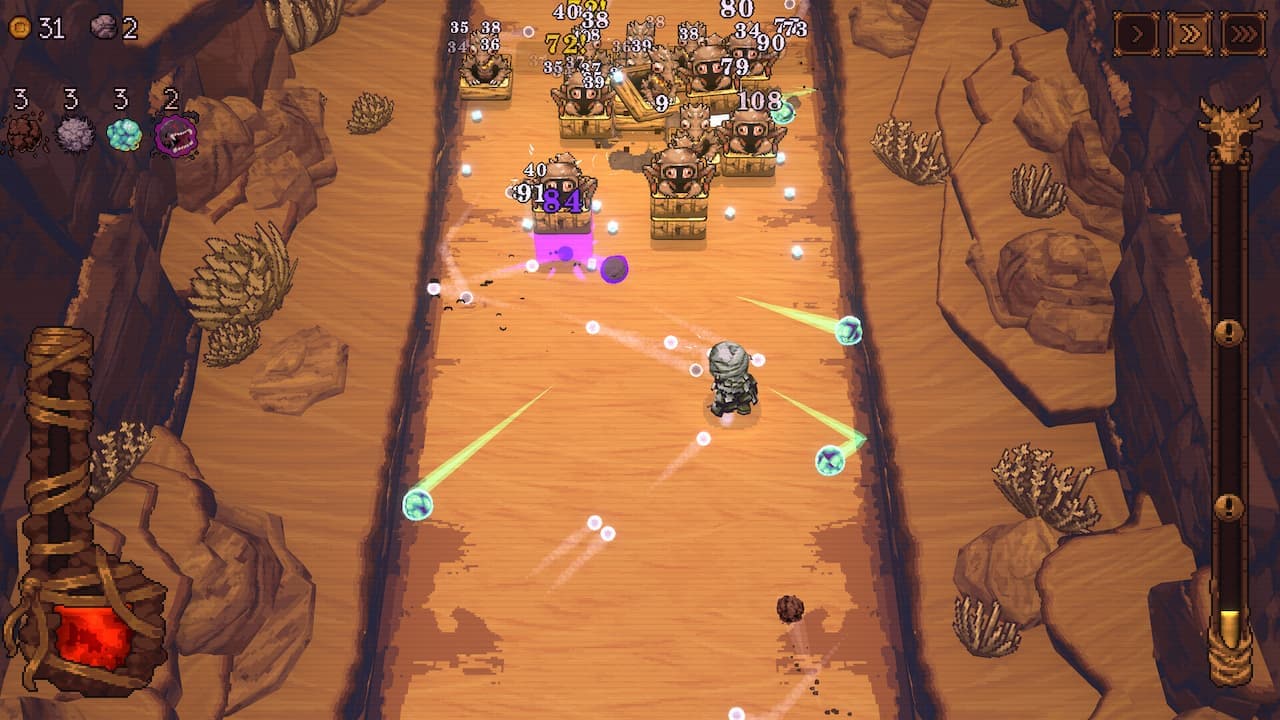The image size is (1280, 720).
Task: Switch to triple-arrow fastest speed
Action: (x=1243, y=34)
